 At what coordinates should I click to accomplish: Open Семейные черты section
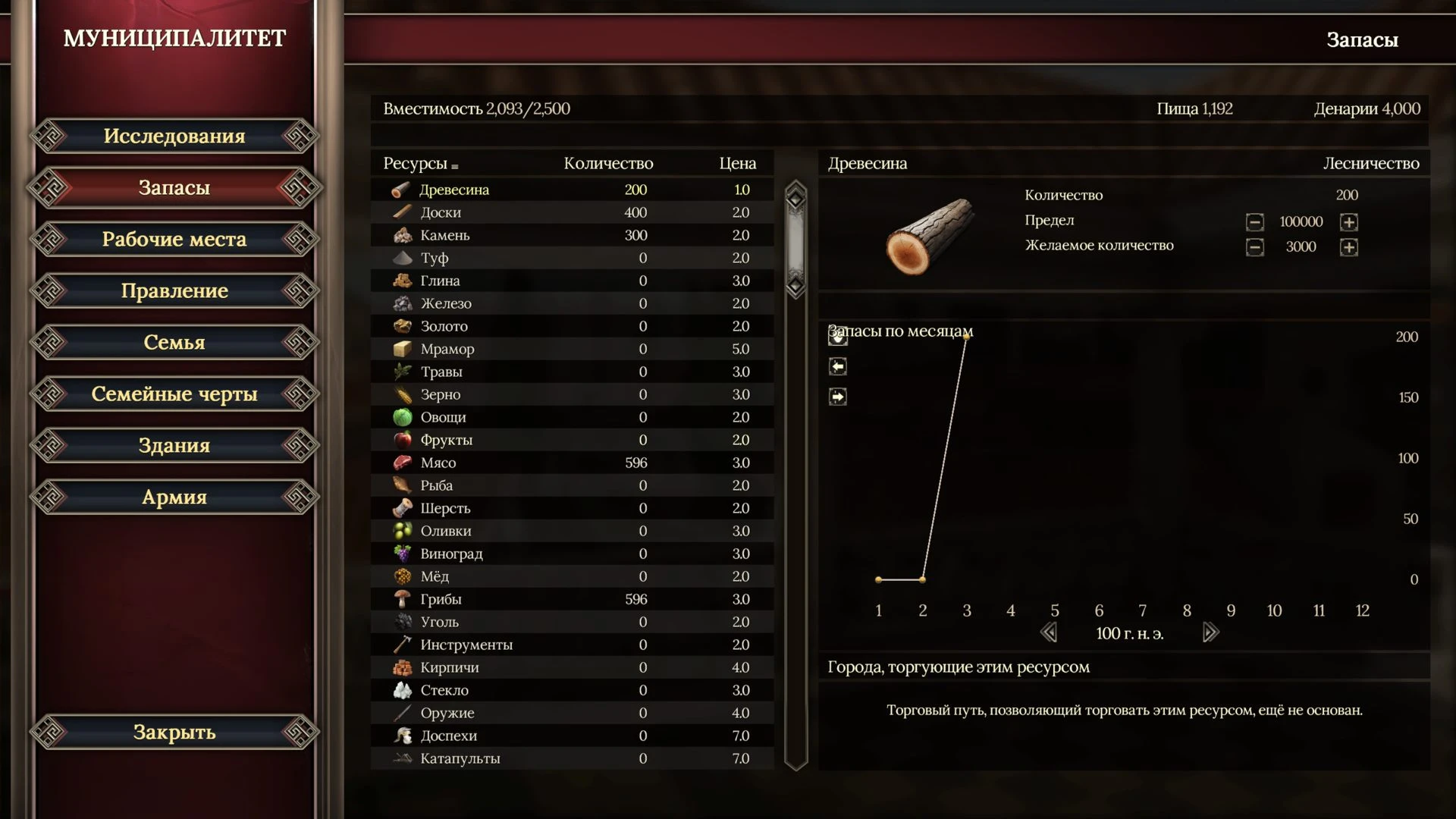pyautogui.click(x=174, y=394)
